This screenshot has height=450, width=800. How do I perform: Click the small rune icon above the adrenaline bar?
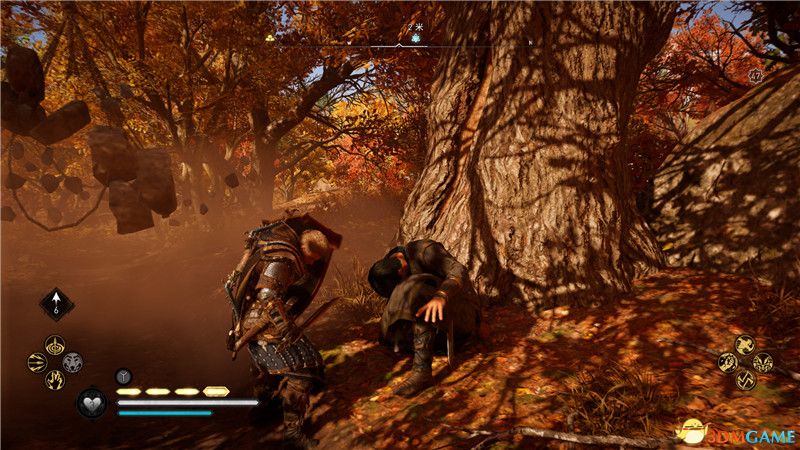tap(123, 376)
